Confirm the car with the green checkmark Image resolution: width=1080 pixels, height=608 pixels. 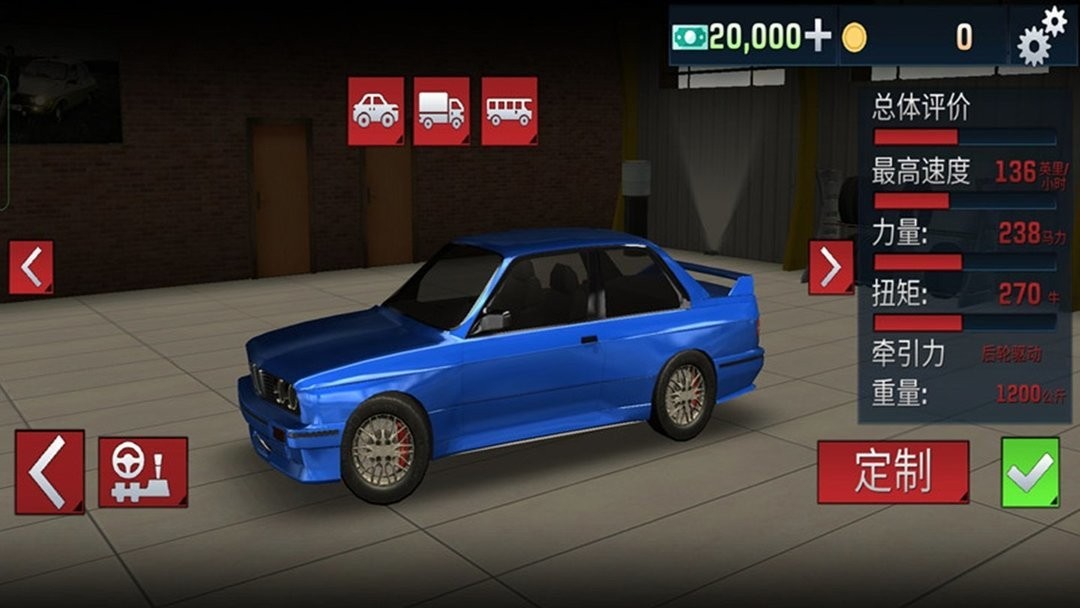(1030, 472)
